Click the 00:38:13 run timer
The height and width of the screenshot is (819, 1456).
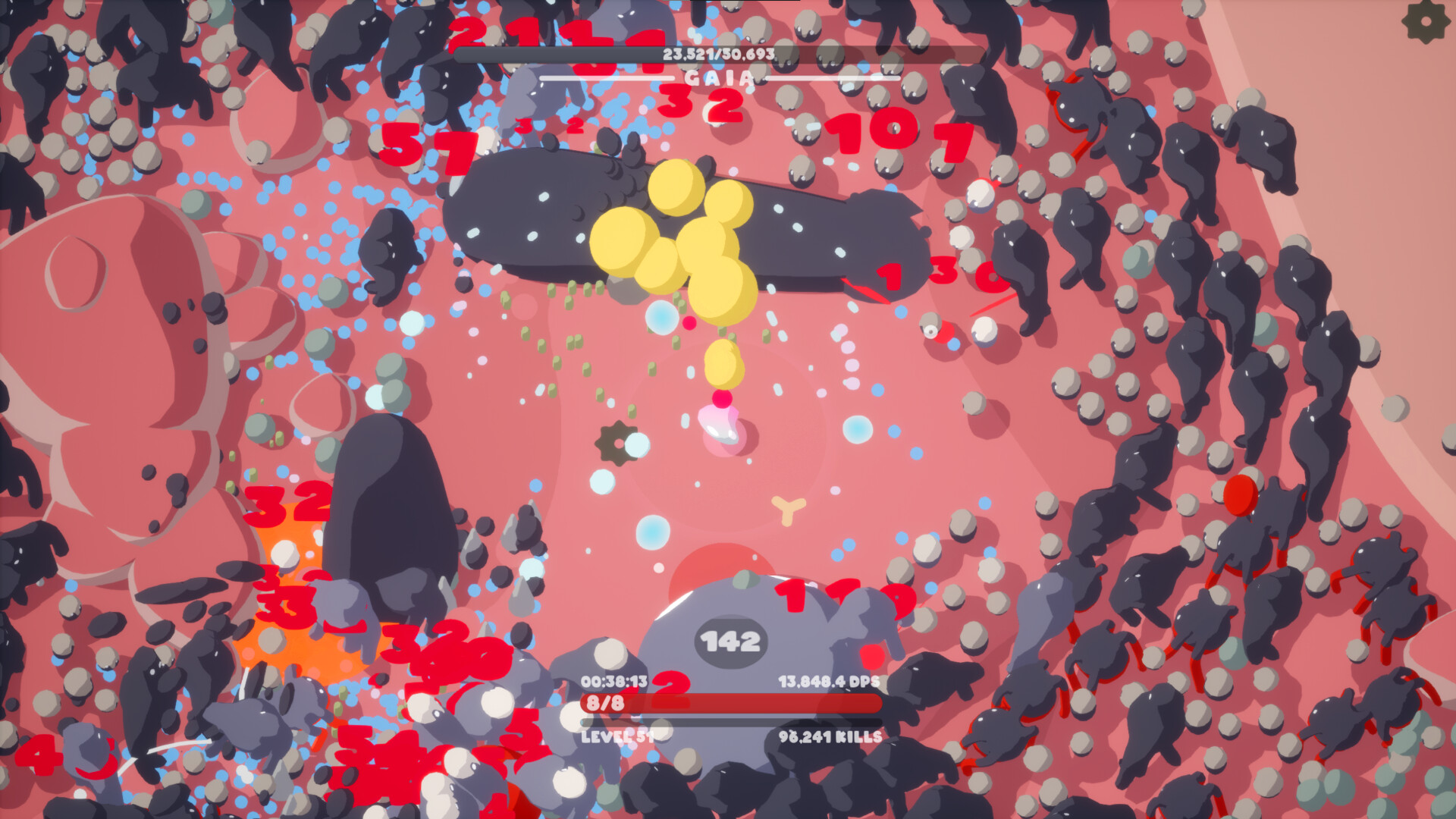coord(616,682)
